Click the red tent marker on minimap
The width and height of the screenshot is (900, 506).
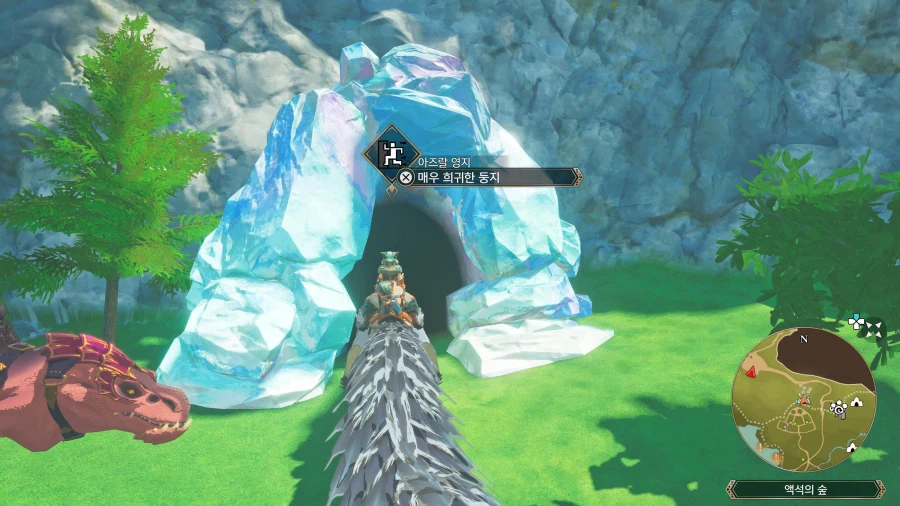point(749,373)
